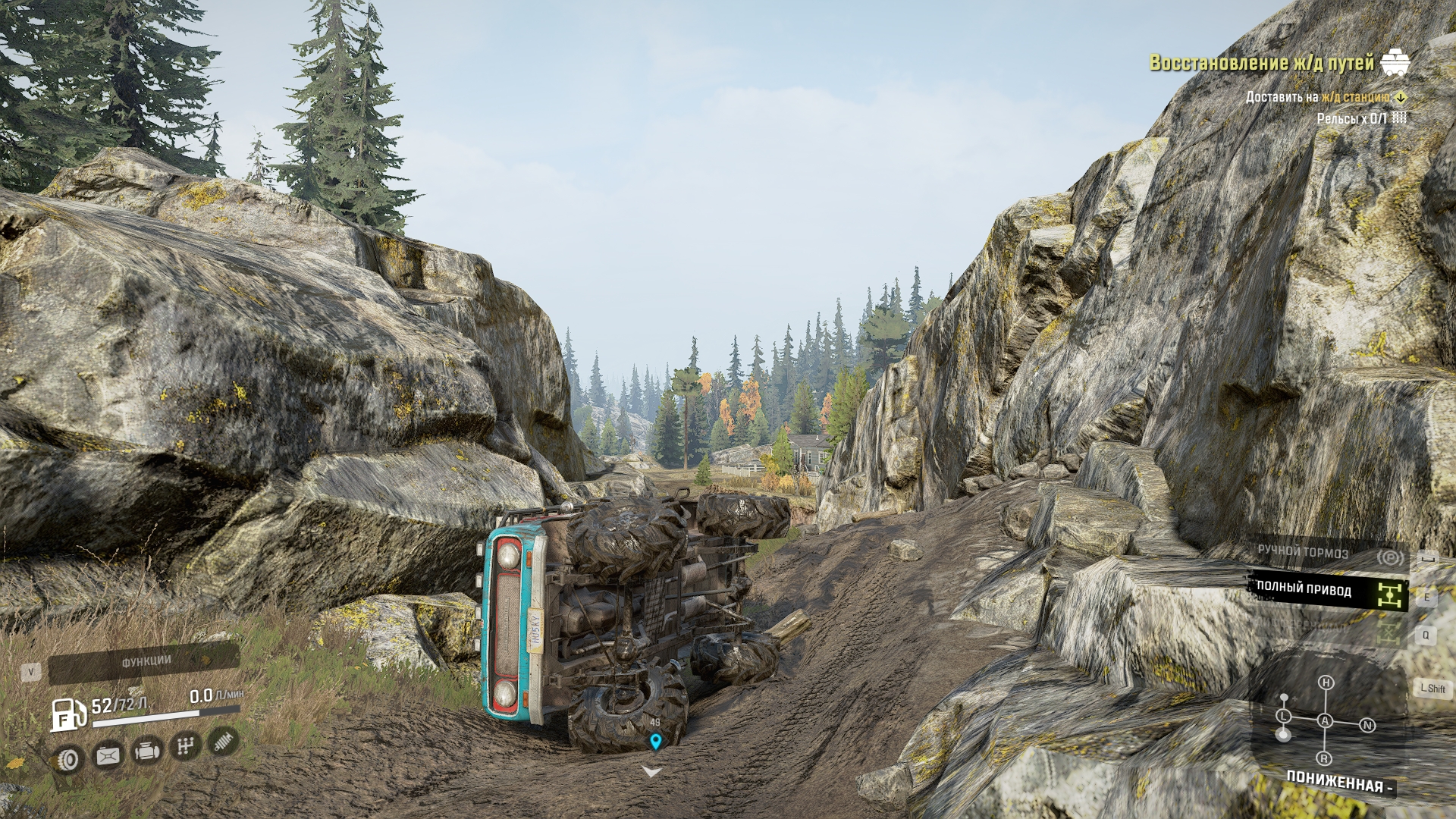Select the L low gear
Viewport: 1456px width, 819px height.
(1283, 717)
